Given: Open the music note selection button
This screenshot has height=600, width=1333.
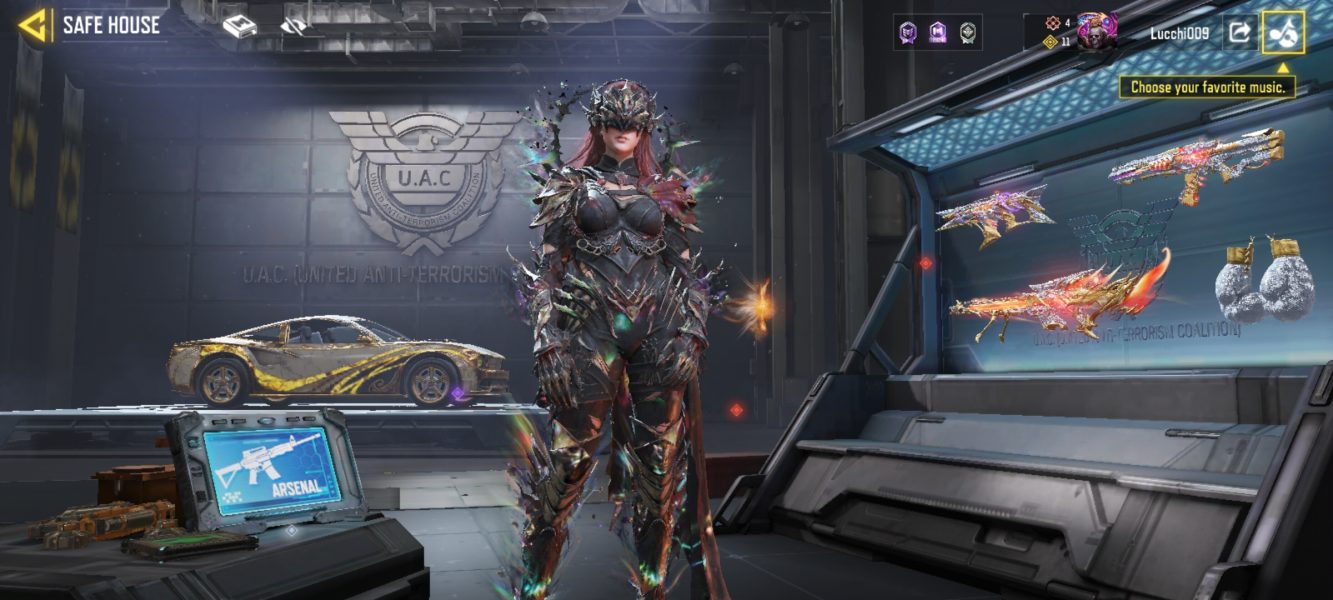Looking at the screenshot, I should click(x=1283, y=33).
